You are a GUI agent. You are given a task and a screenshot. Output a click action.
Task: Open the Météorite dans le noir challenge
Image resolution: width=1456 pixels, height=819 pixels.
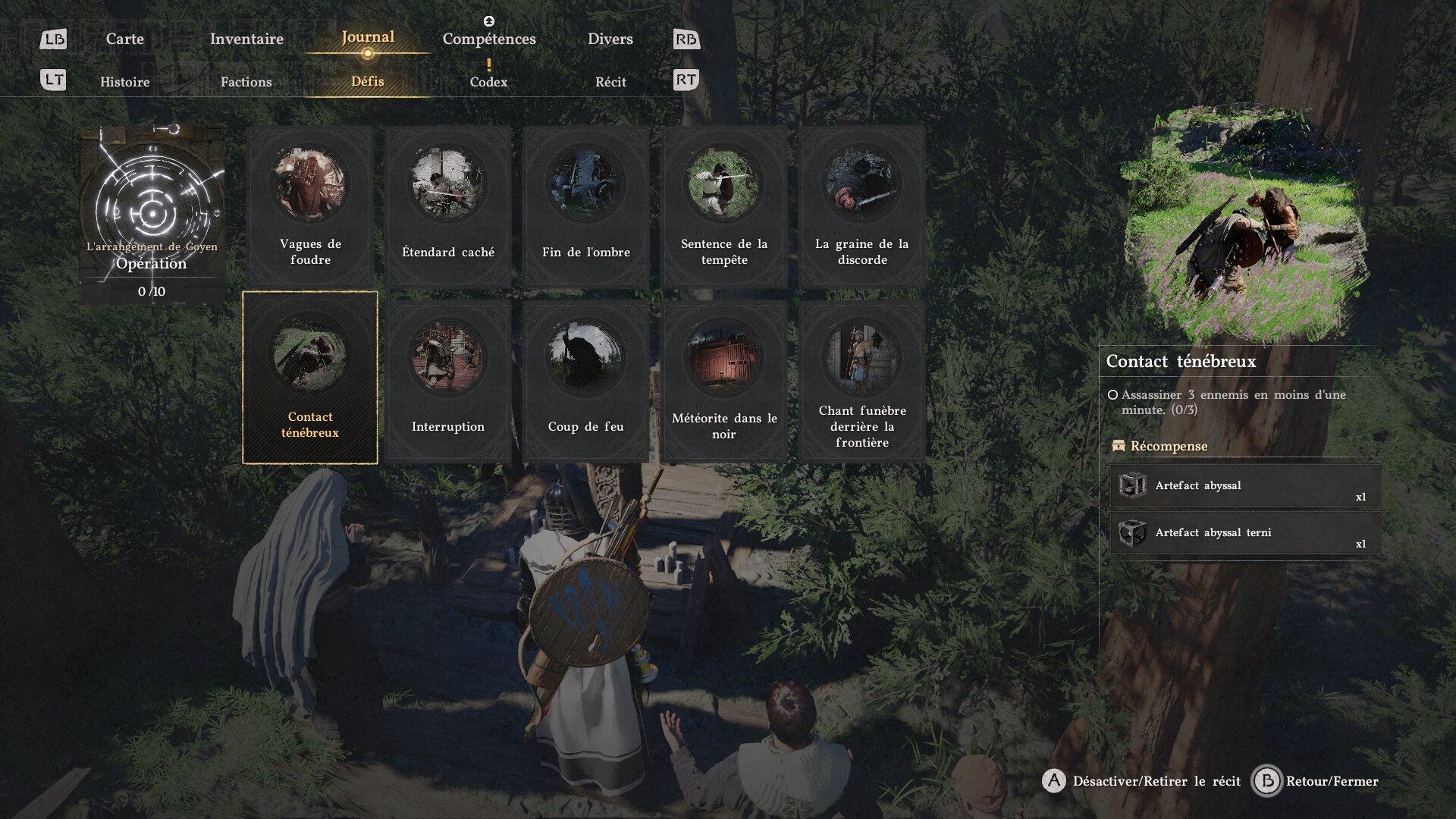724,380
